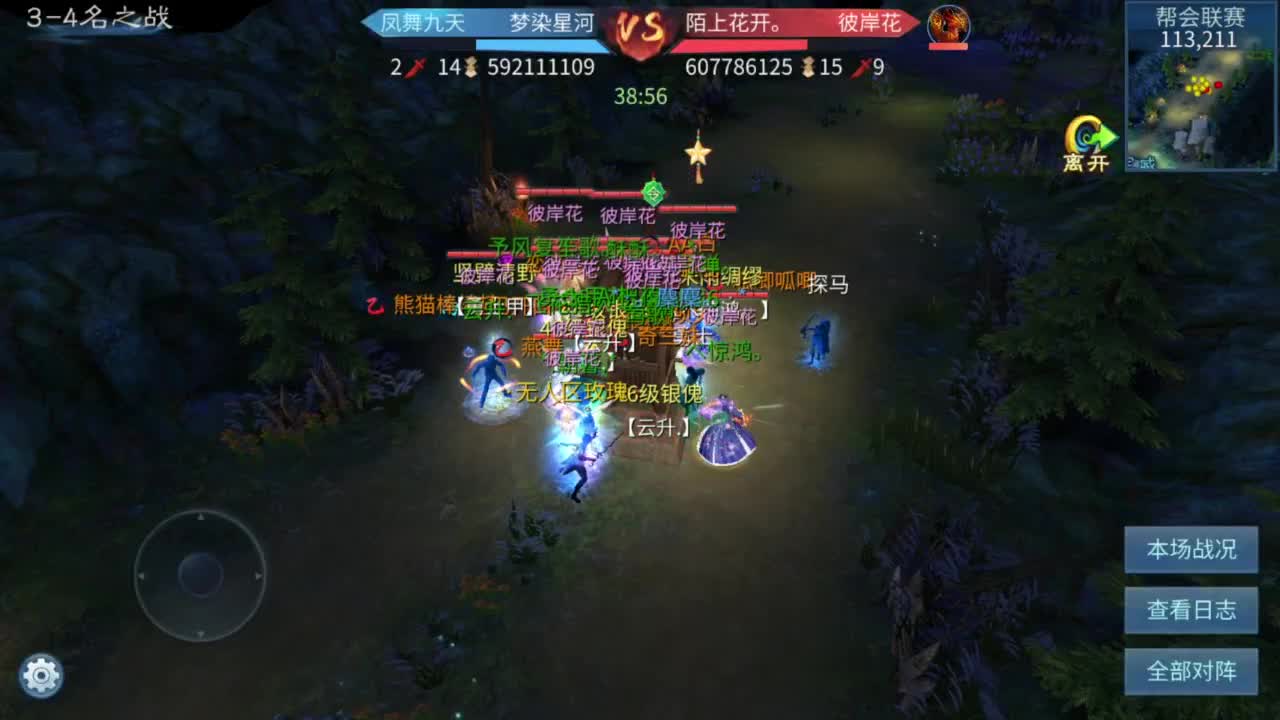
Task: Open the 本场战况 battle status panel
Action: 1192,549
